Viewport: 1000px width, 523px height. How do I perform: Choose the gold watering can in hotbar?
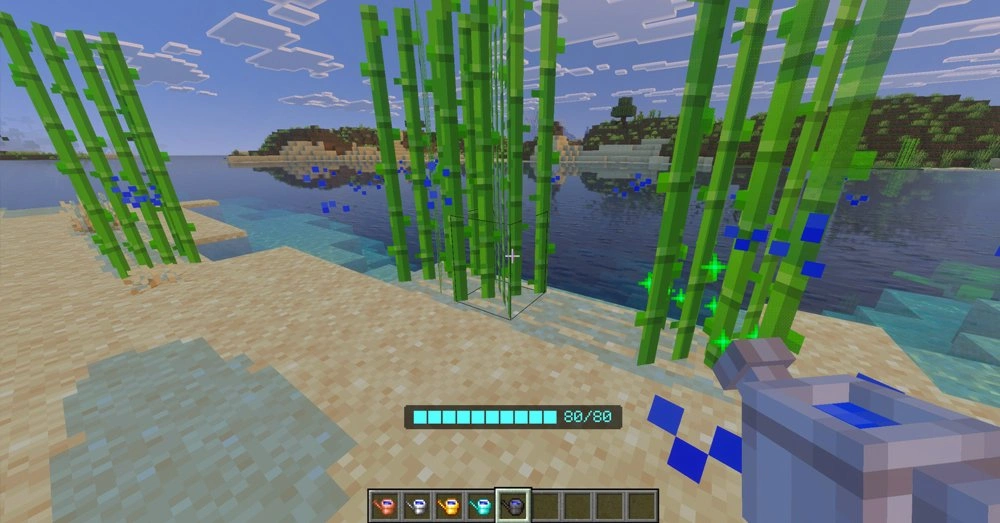point(449,506)
